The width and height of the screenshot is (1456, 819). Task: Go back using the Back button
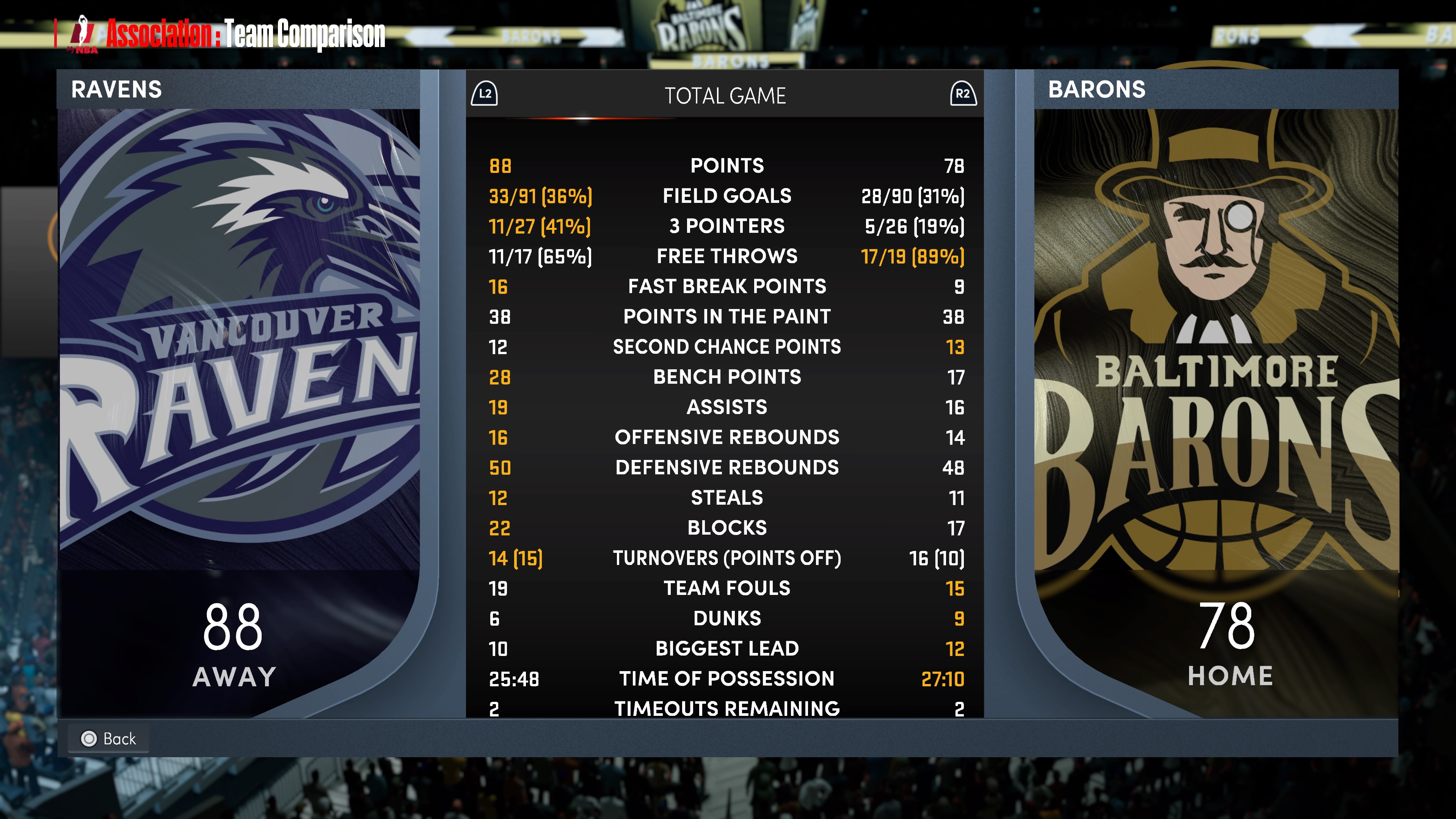[x=108, y=738]
